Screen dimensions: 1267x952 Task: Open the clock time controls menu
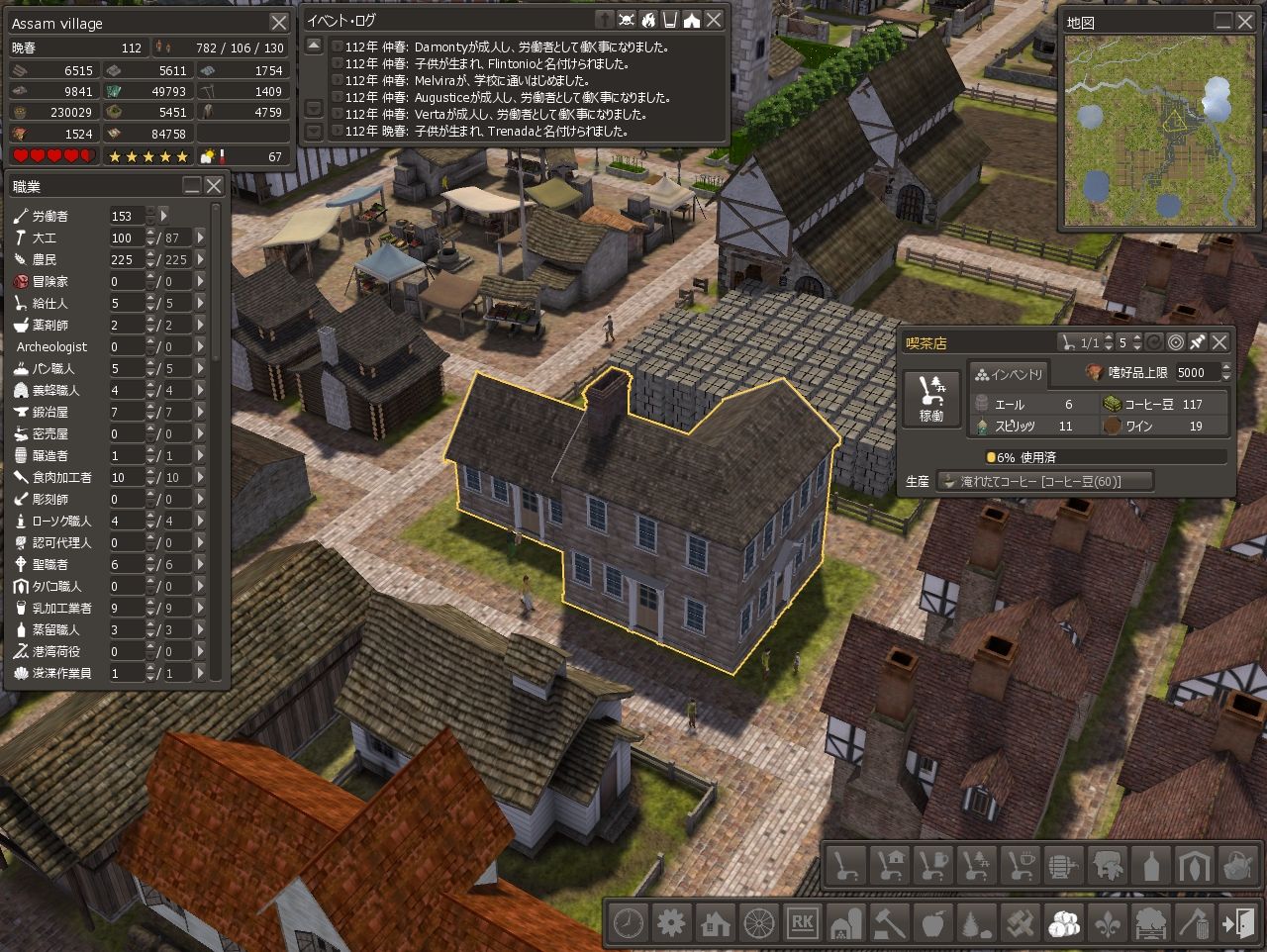[x=630, y=921]
